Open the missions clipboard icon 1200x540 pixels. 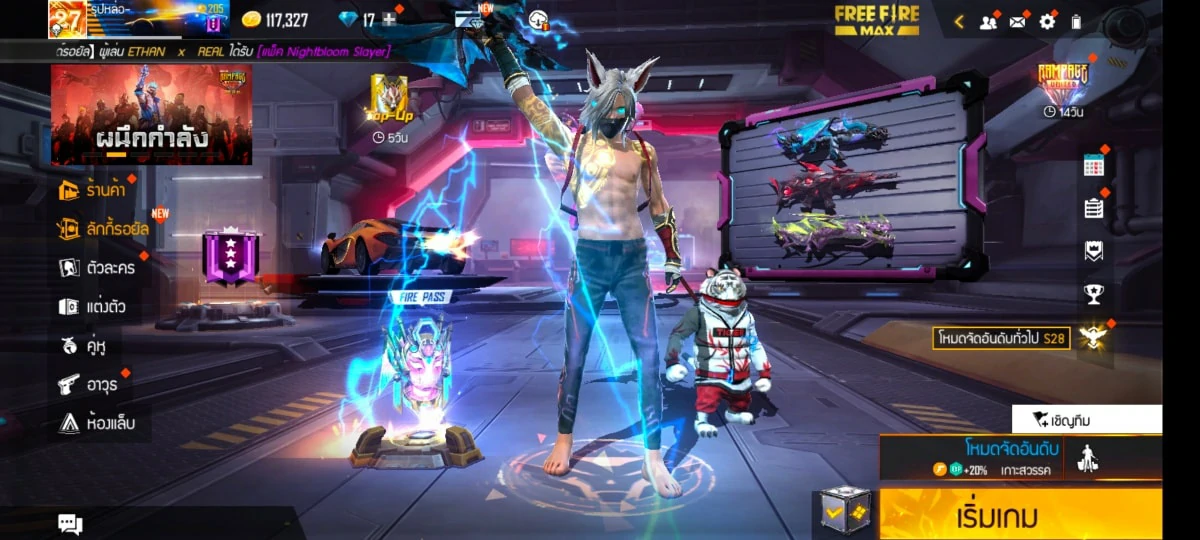[x=1094, y=208]
